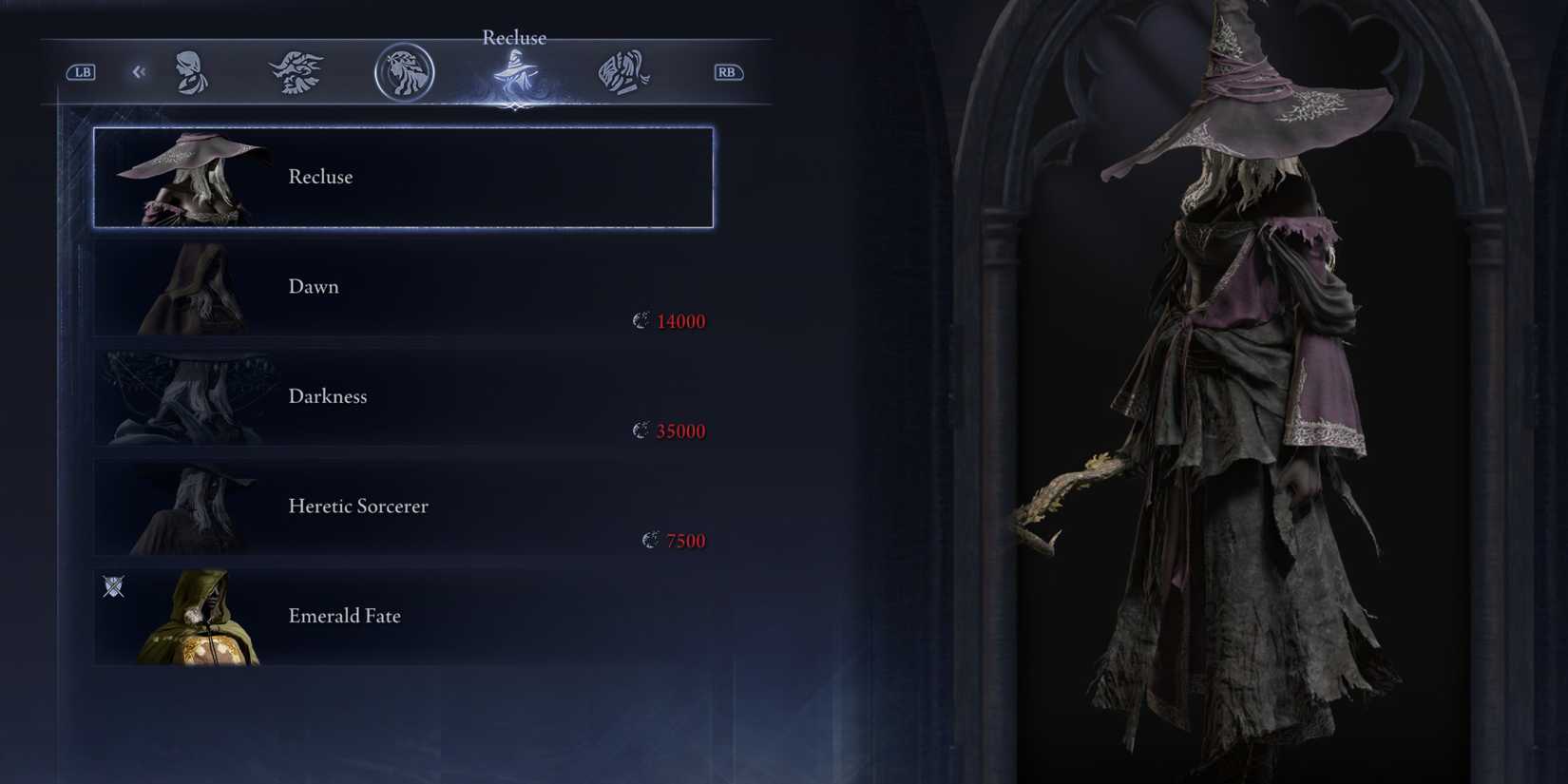
Task: Equip the Emerald Fate garb
Action: pyautogui.click(x=403, y=616)
